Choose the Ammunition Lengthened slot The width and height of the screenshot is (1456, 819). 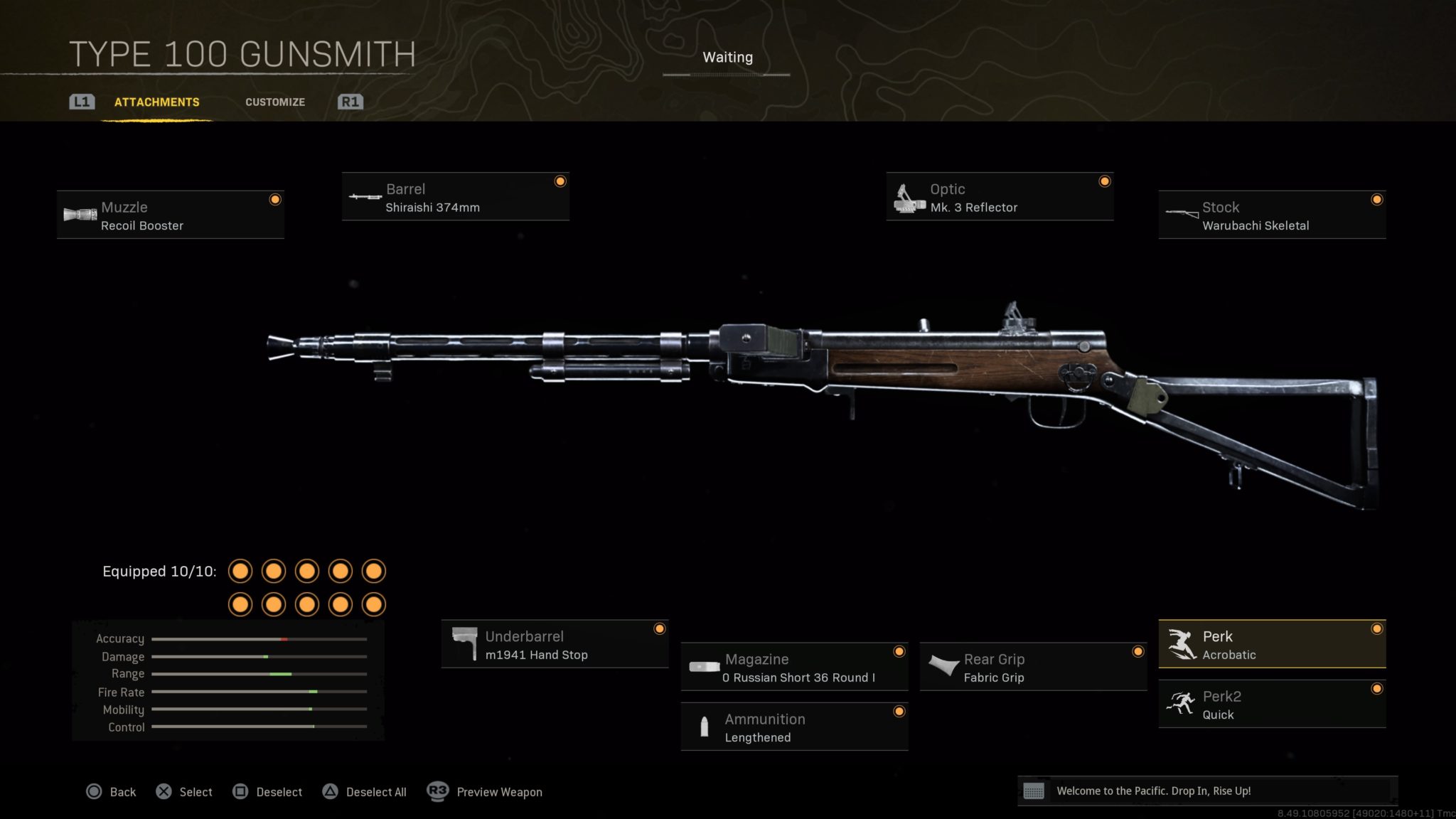coord(794,727)
